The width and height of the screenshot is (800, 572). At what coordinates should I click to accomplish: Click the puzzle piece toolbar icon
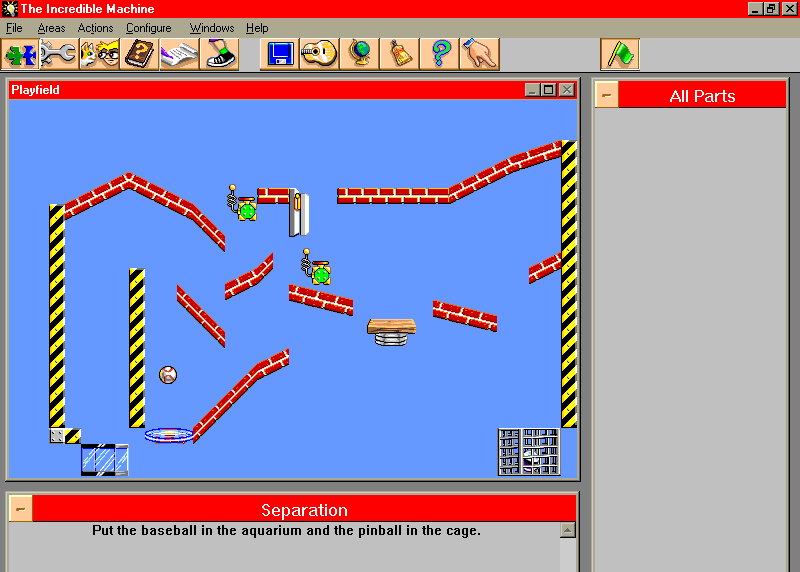click(20, 54)
